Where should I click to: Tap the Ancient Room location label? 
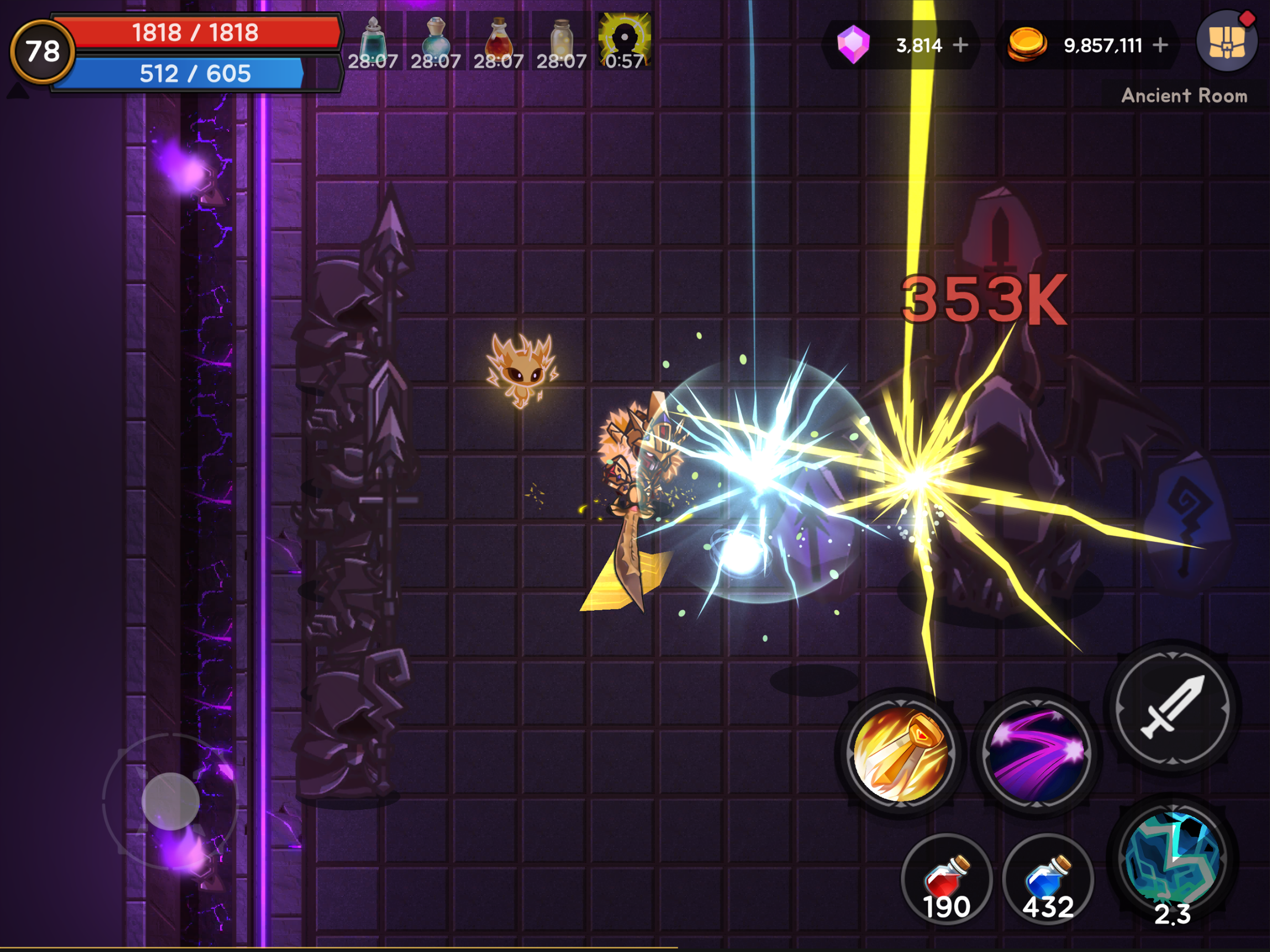coord(1184,96)
